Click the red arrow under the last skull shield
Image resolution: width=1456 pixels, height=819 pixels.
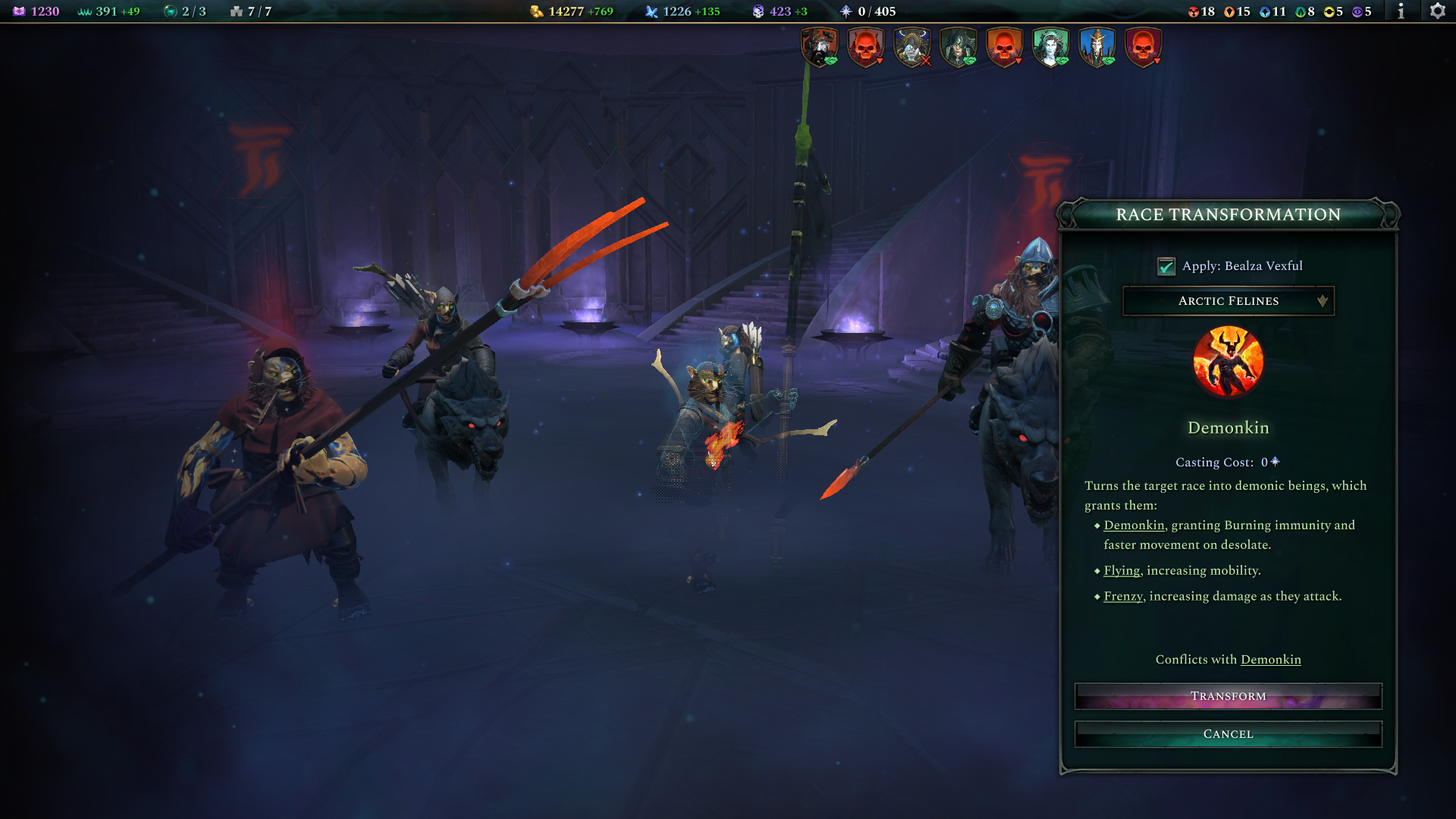pyautogui.click(x=1156, y=59)
